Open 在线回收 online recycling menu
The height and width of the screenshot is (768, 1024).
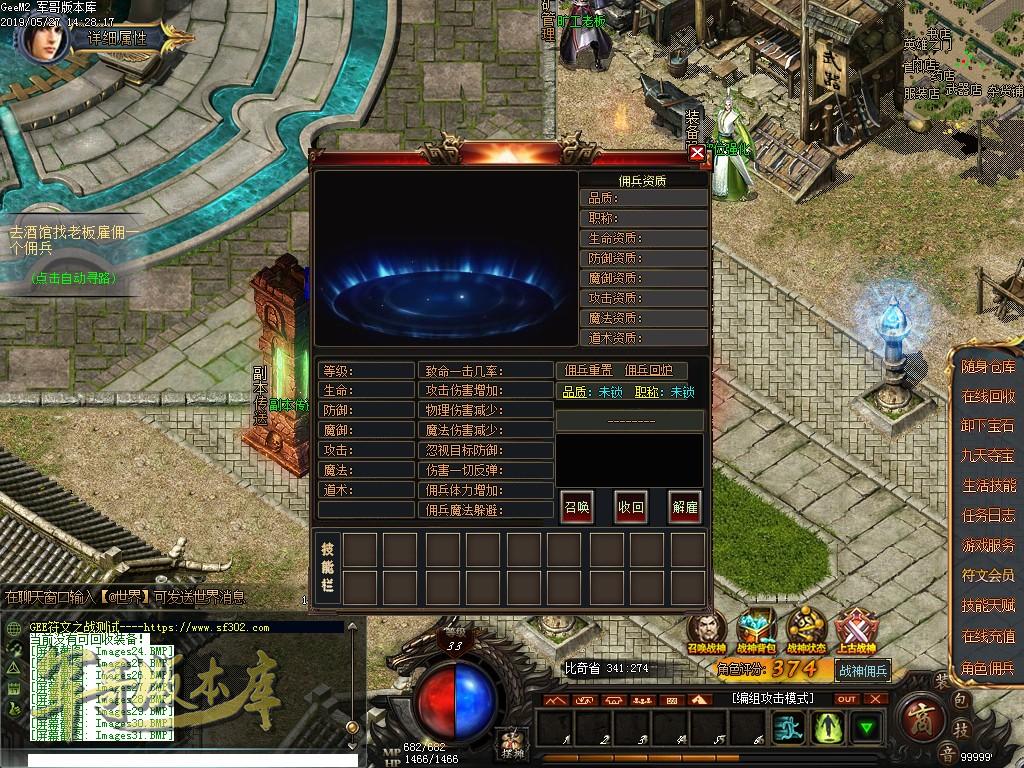[x=988, y=397]
